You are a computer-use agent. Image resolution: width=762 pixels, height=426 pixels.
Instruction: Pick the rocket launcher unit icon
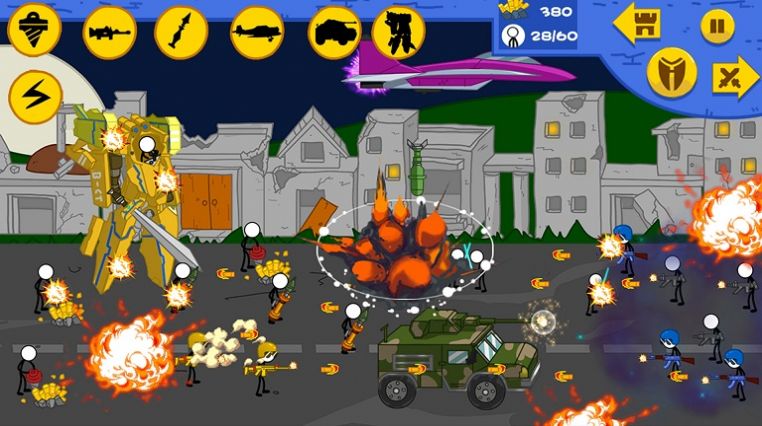click(x=181, y=31)
